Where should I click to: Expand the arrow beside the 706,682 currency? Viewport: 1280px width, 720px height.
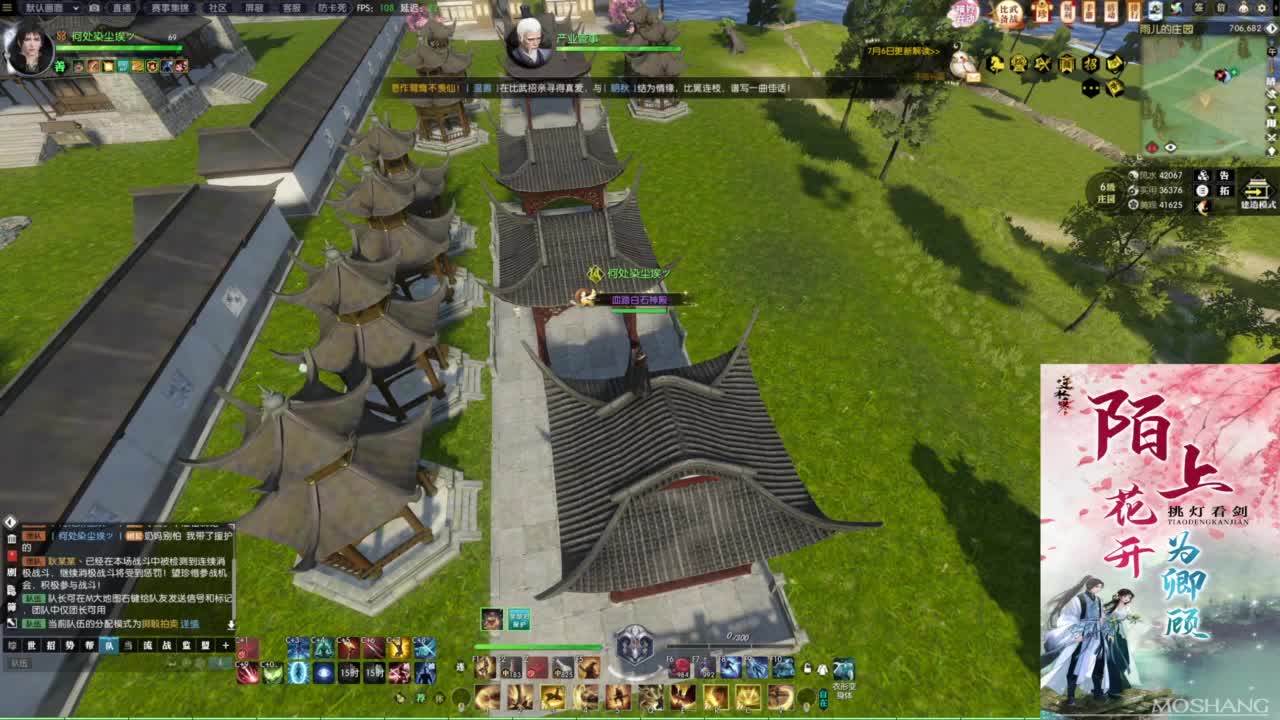[x=1271, y=29]
